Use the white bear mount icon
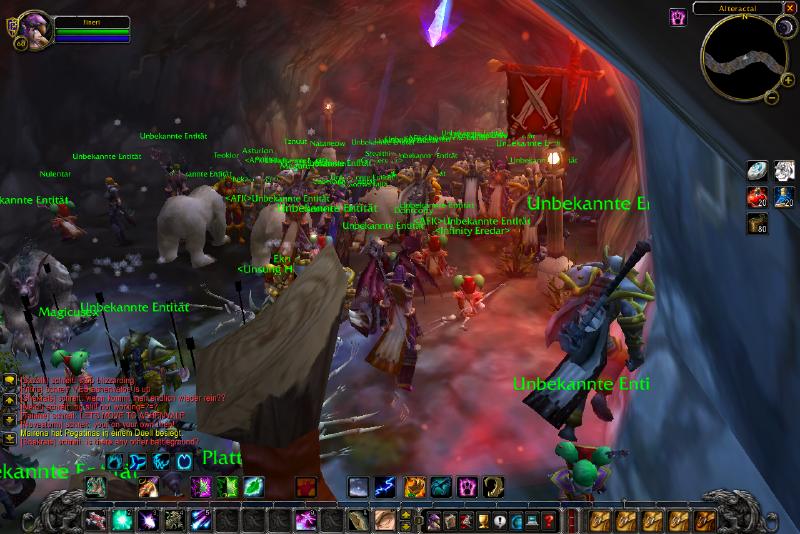 click(784, 172)
